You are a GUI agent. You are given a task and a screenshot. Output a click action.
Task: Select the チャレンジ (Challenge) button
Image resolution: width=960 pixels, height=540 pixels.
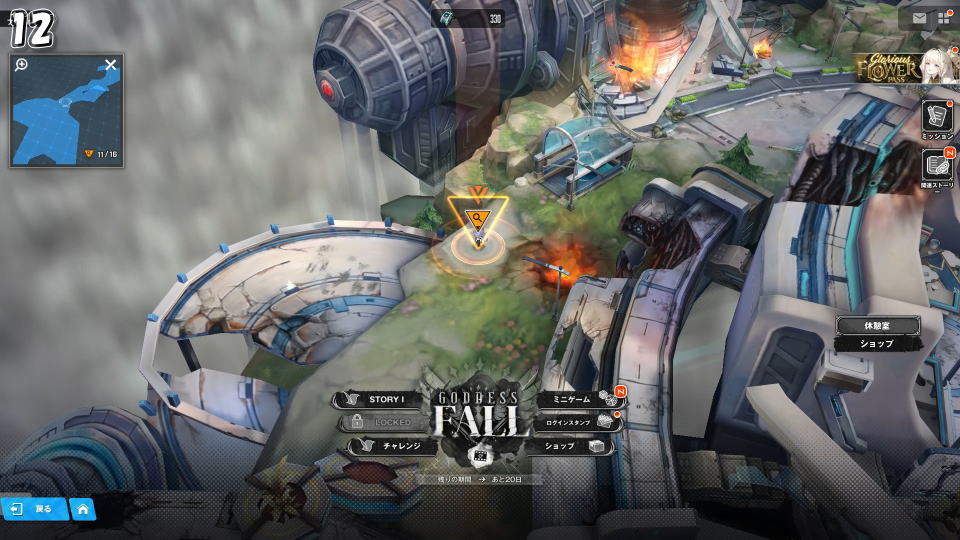click(393, 446)
